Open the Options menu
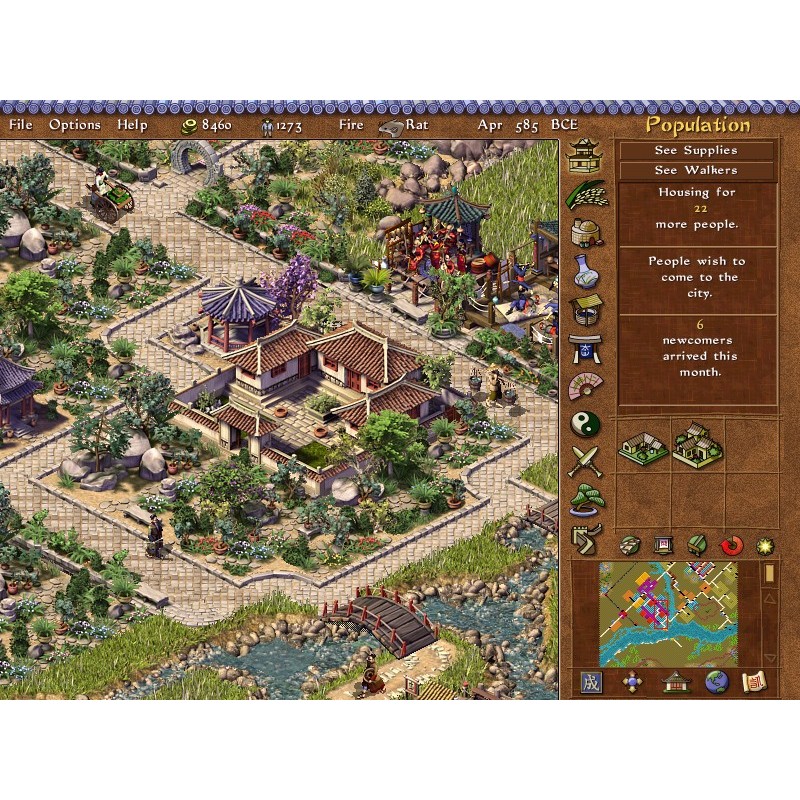This screenshot has width=800, height=800. (x=75, y=125)
